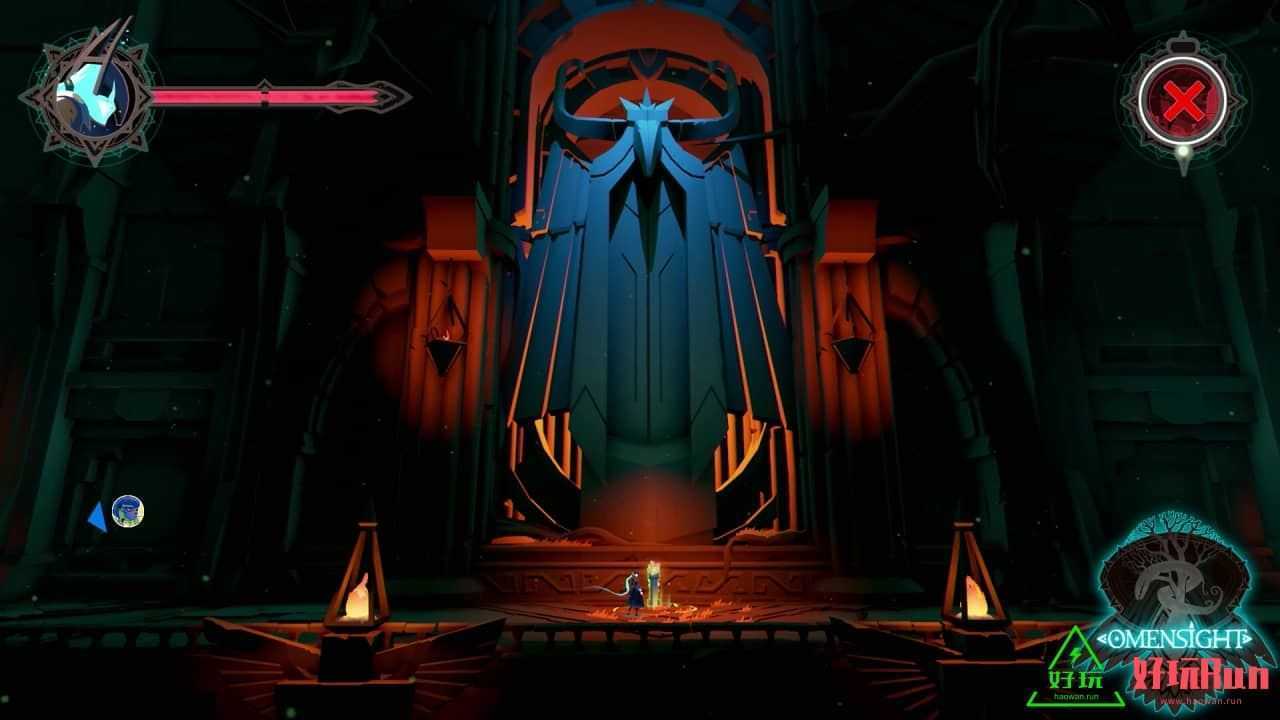Select the red X ability medallion
Image resolution: width=1280 pixels, height=720 pixels.
[x=1184, y=101]
